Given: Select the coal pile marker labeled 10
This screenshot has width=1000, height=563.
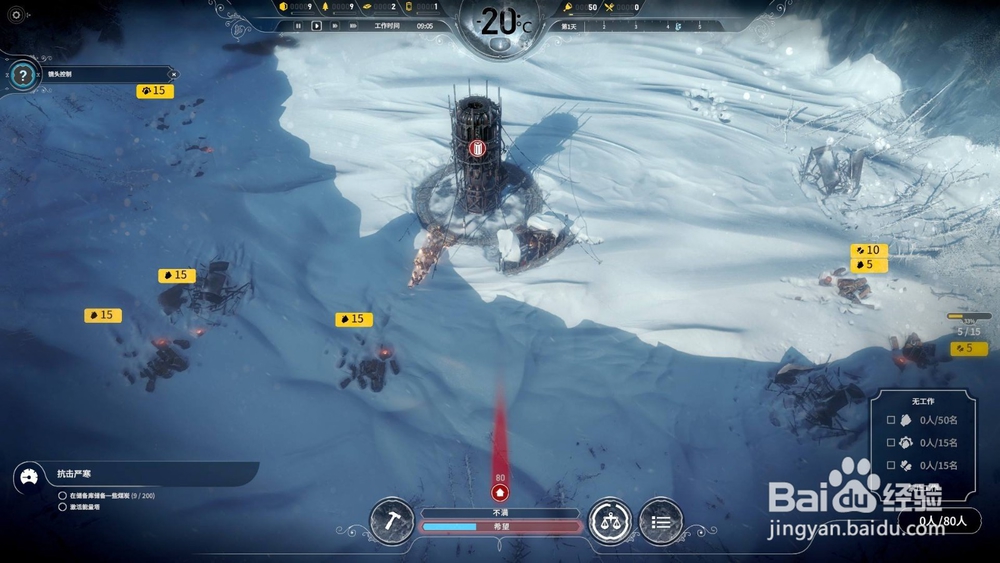Looking at the screenshot, I should click(868, 250).
